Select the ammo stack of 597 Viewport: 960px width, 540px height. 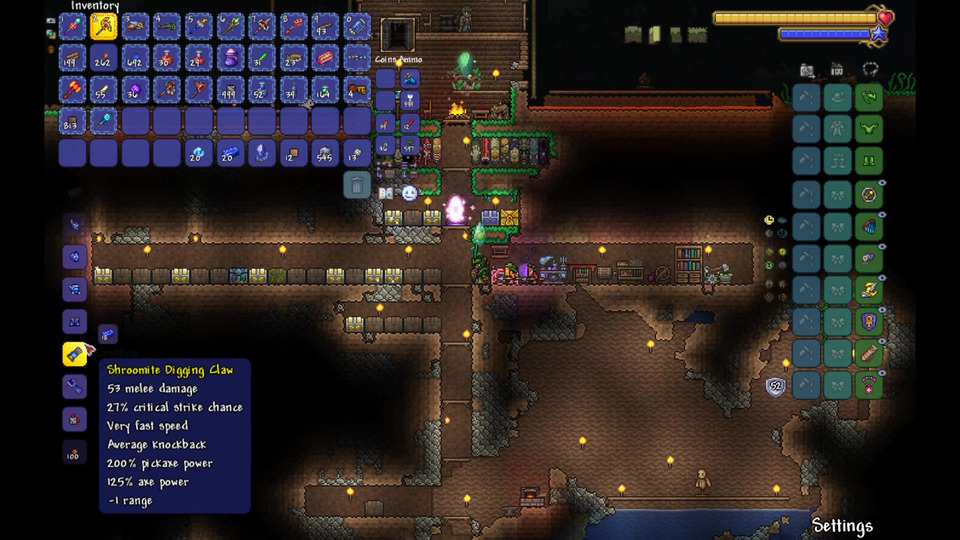pos(409,148)
